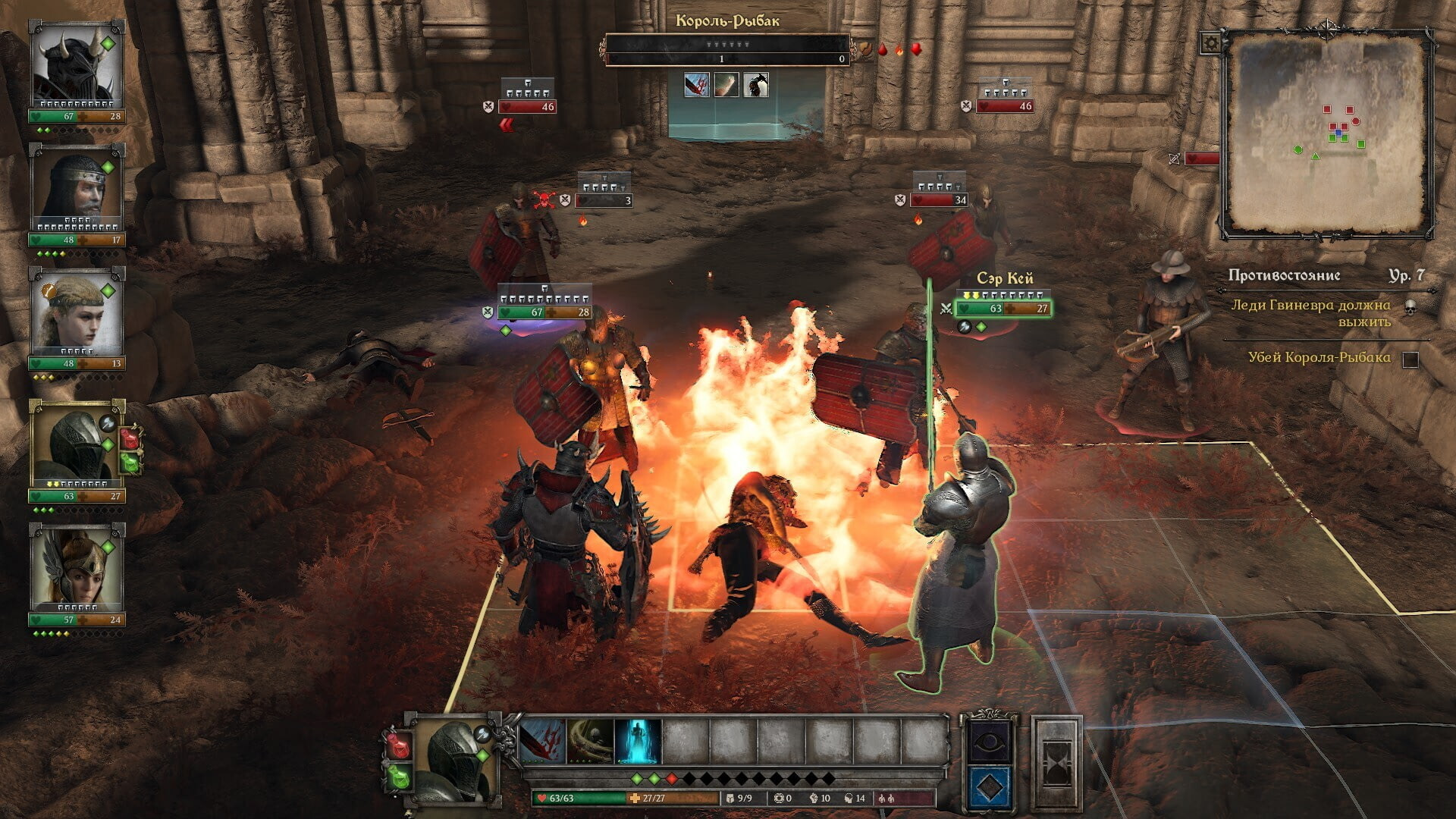Viewport: 1456px width, 819px height.
Task: Use the green potion beside hero portrait
Action: tap(399, 777)
